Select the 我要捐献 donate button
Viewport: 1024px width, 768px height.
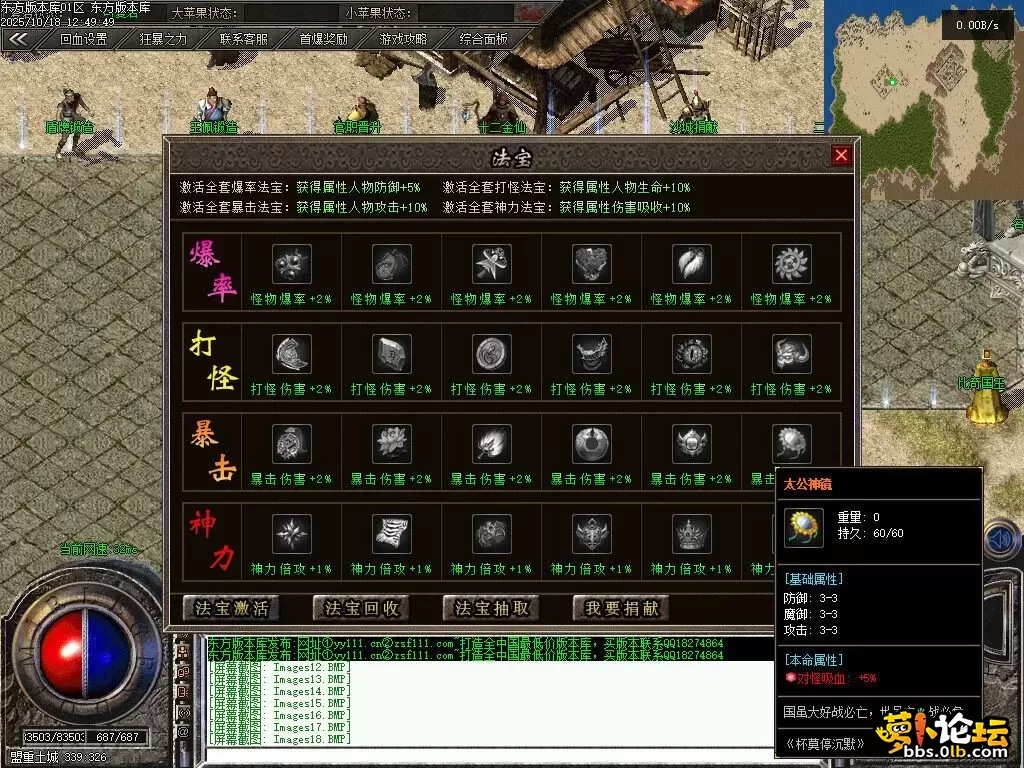(x=621, y=608)
